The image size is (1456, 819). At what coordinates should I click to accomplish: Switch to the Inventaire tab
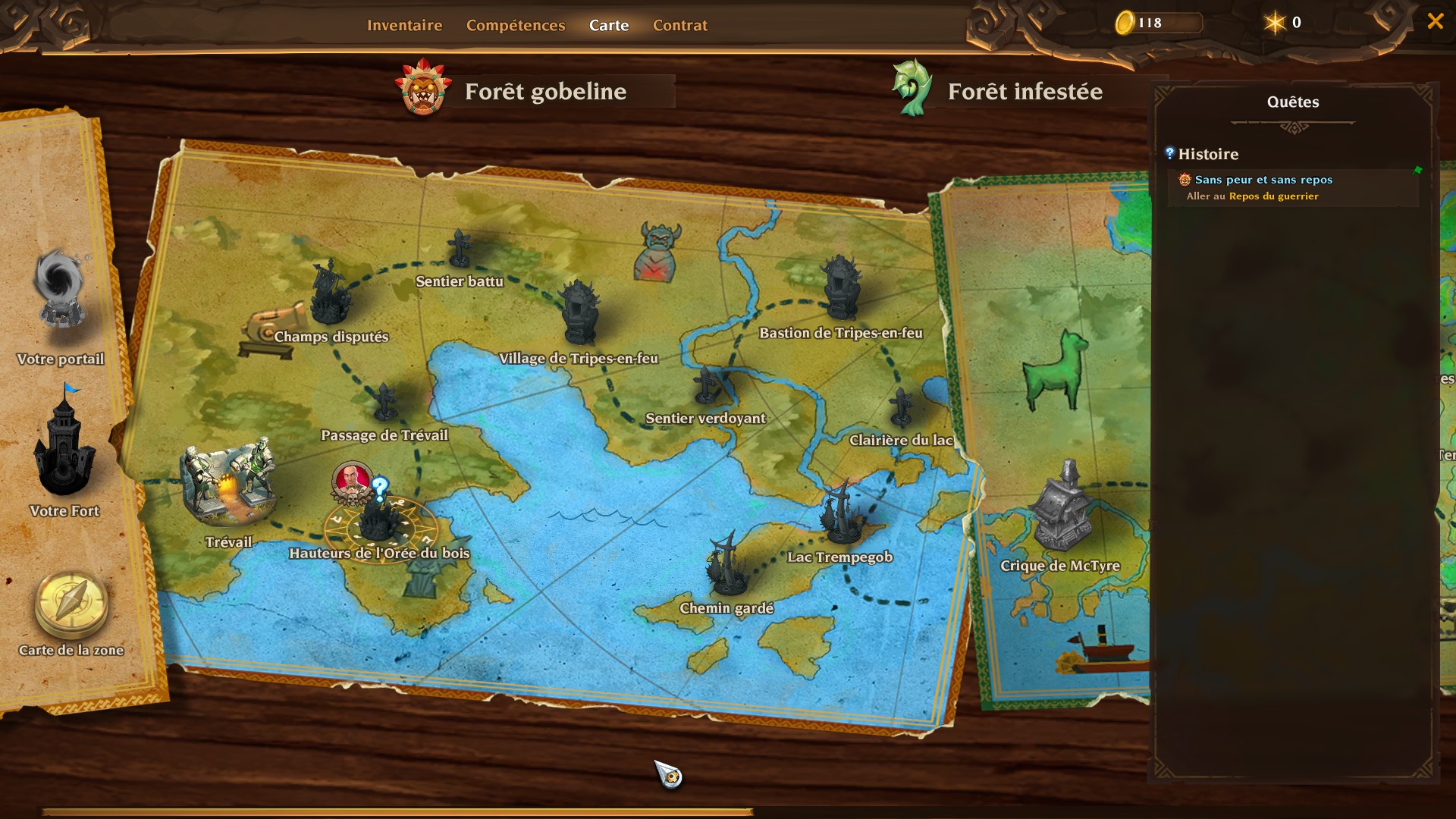coord(404,25)
